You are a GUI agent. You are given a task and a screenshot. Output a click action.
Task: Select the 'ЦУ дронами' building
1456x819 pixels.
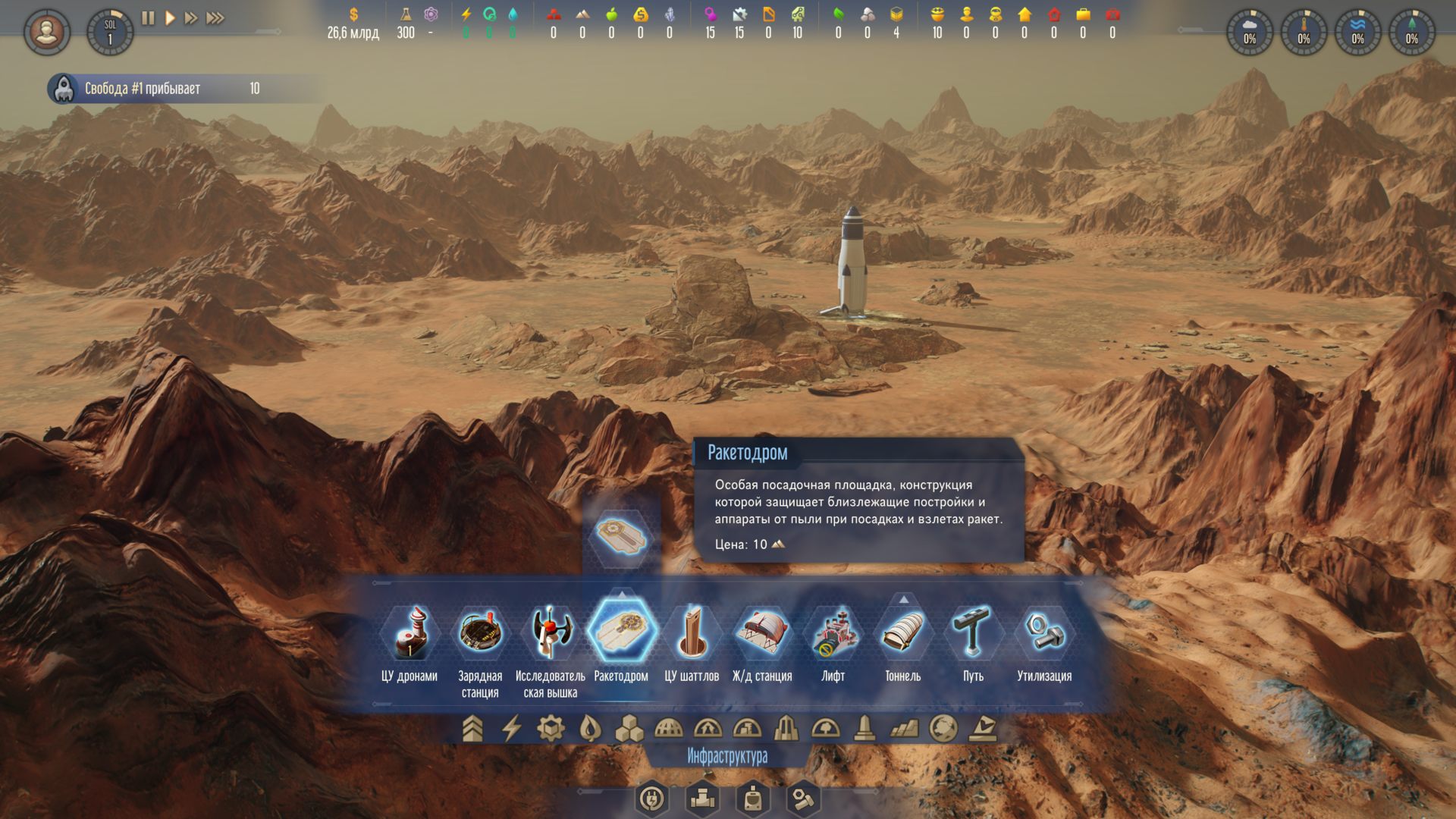tap(409, 632)
